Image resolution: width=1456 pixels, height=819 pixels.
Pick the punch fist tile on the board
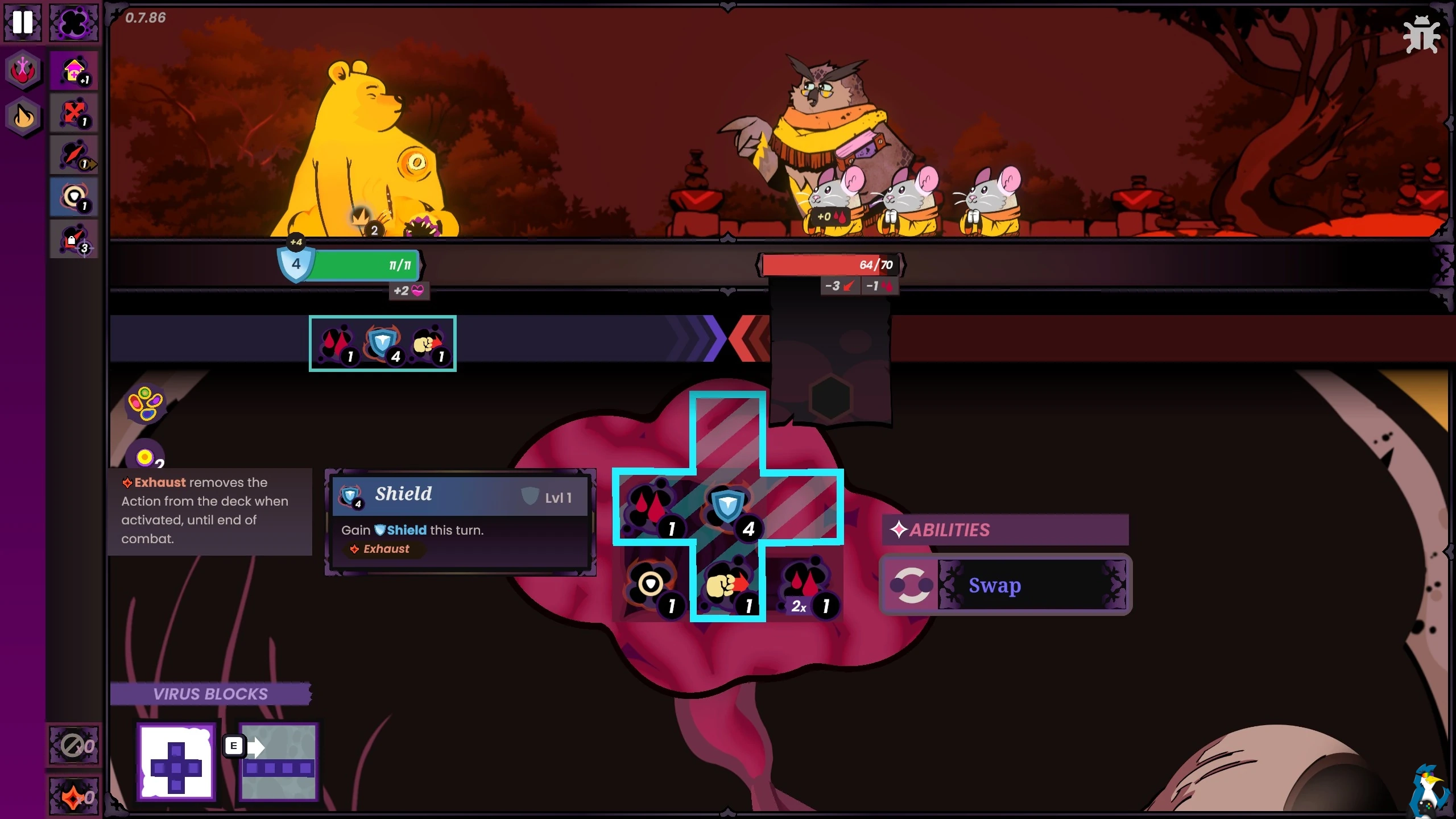(x=727, y=586)
